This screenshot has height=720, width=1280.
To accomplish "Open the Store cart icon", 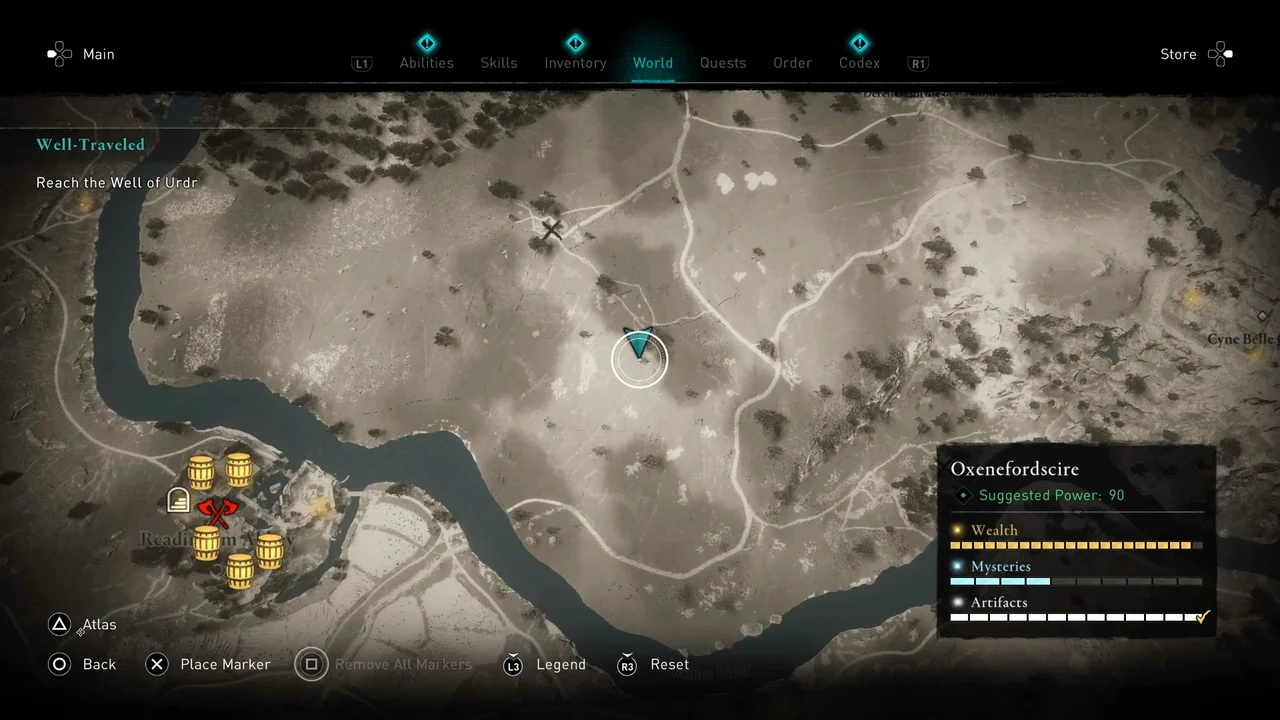I will pos(1221,54).
